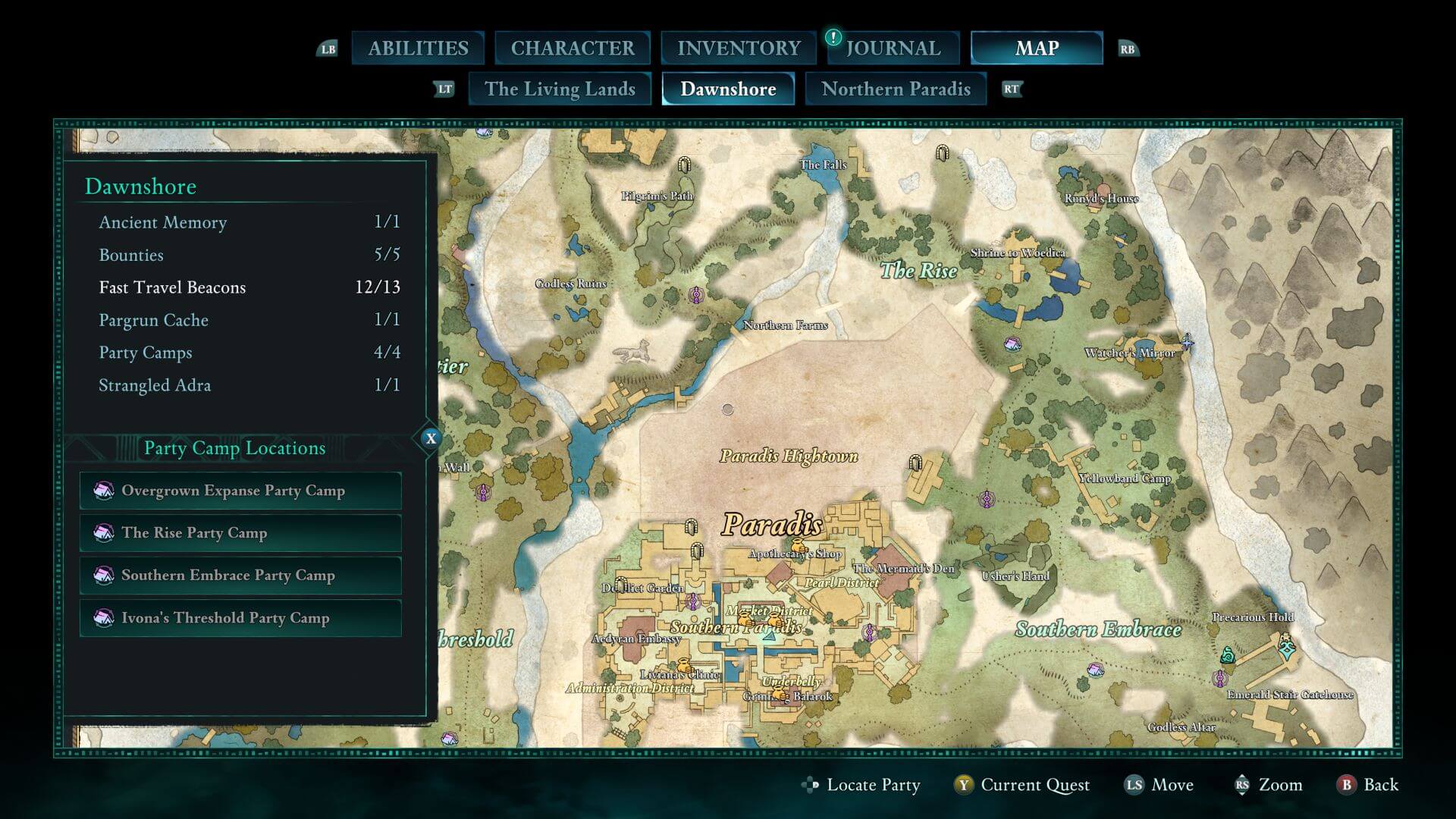1456x819 pixels.
Task: Choose the Bounties collectible row
Action: 249,255
